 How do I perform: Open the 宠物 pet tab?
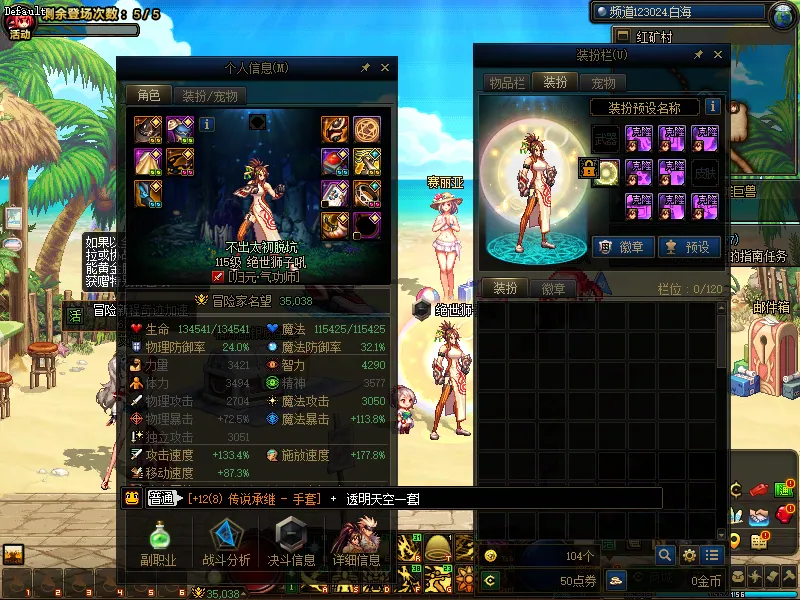tap(603, 83)
